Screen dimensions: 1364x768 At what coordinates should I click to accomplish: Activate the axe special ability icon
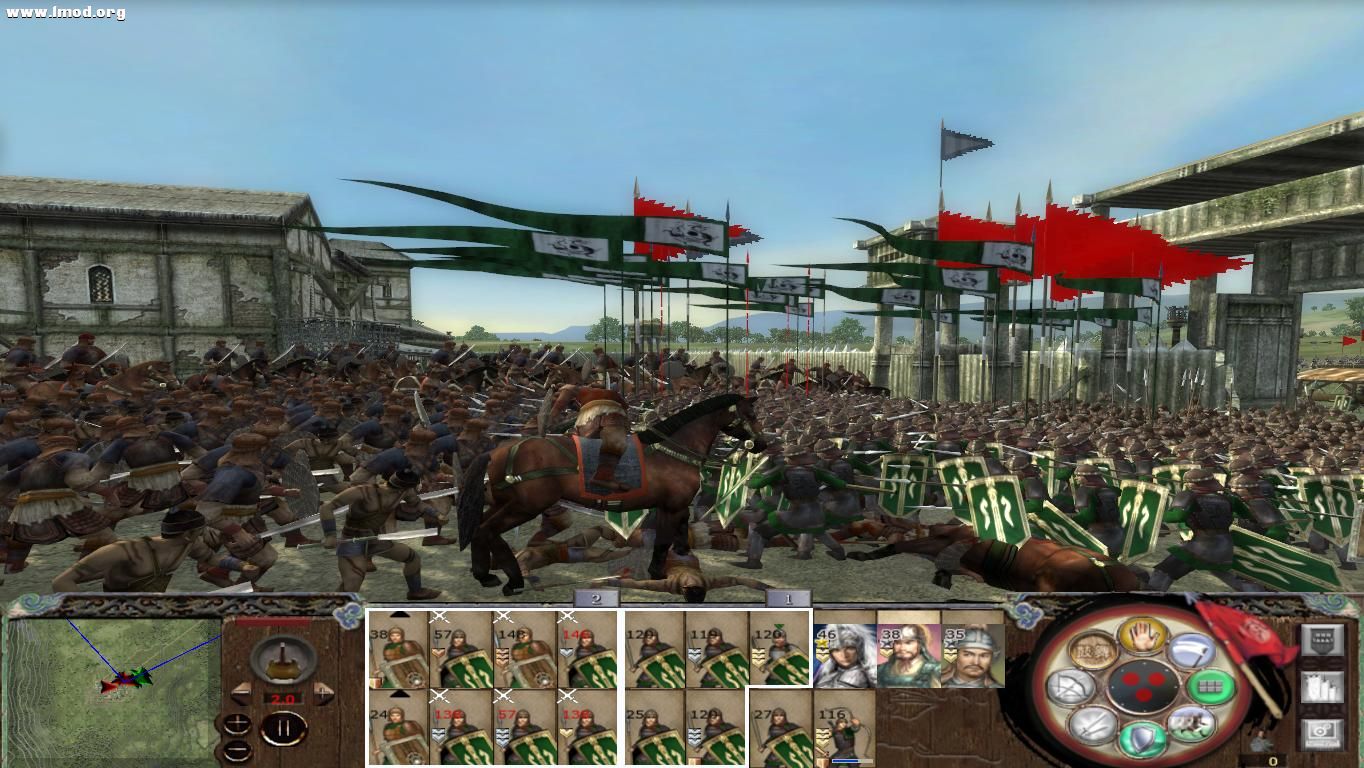pos(1192,652)
